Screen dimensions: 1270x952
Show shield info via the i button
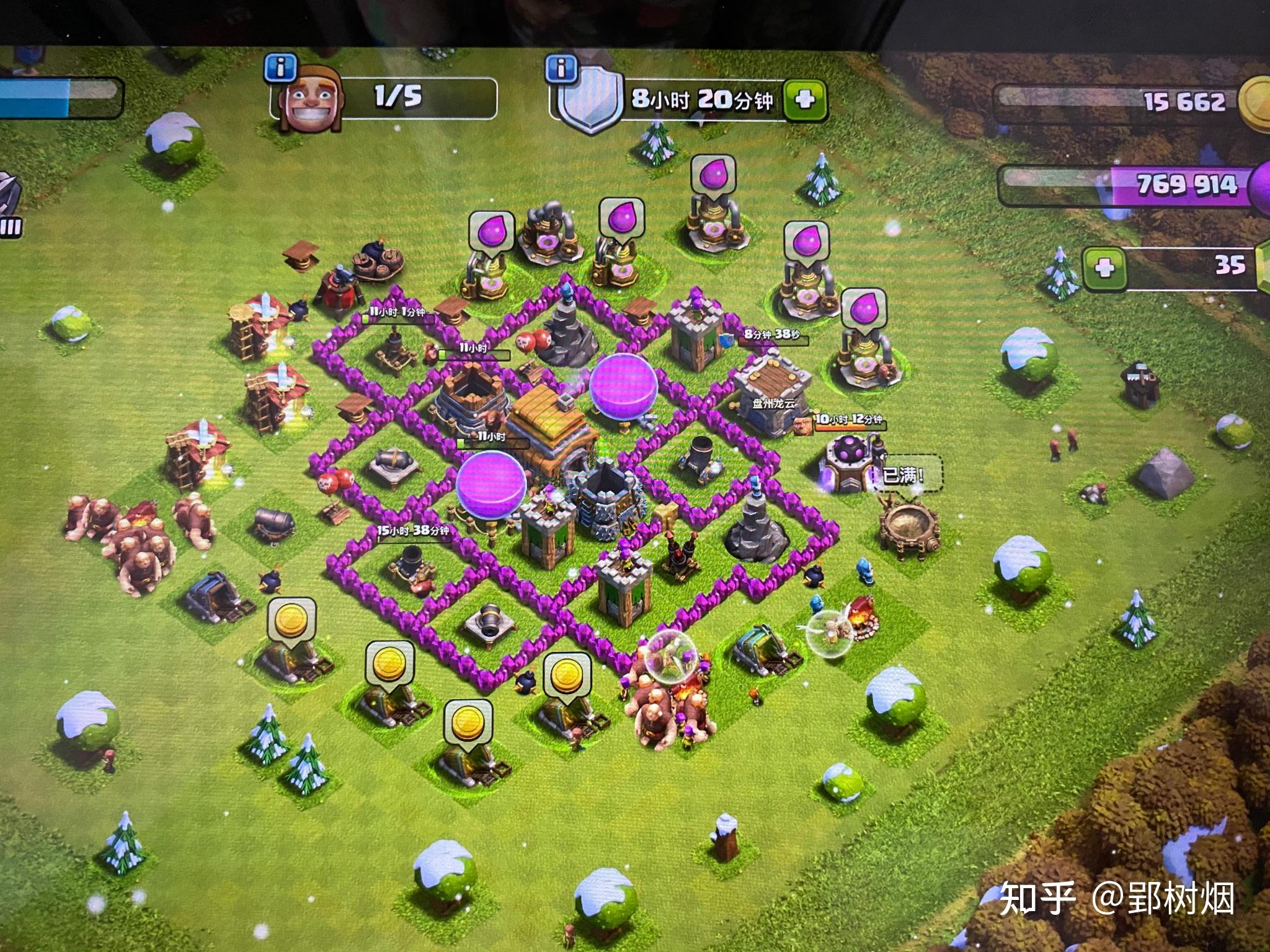[561, 68]
